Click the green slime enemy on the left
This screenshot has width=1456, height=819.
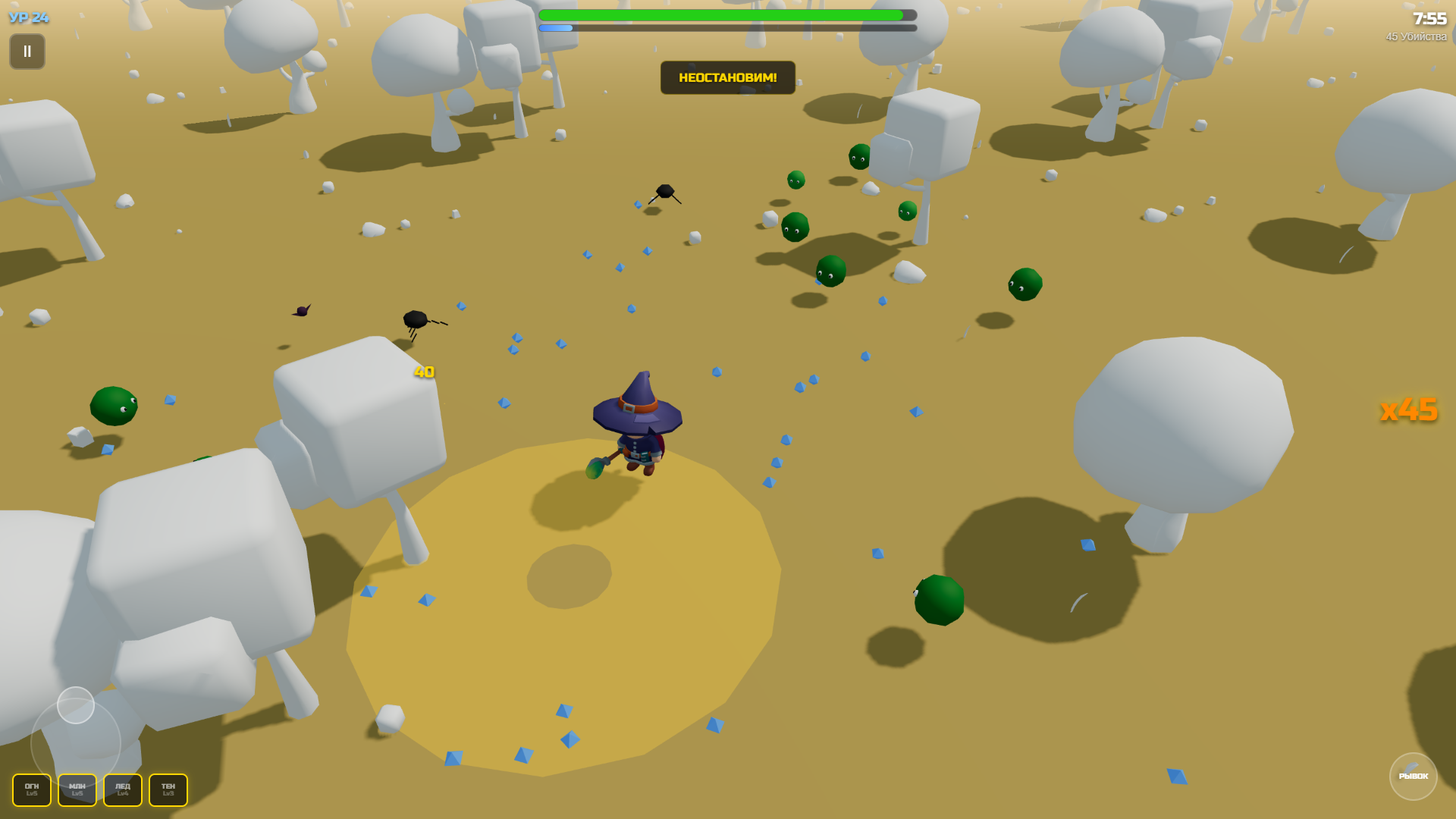point(112,406)
